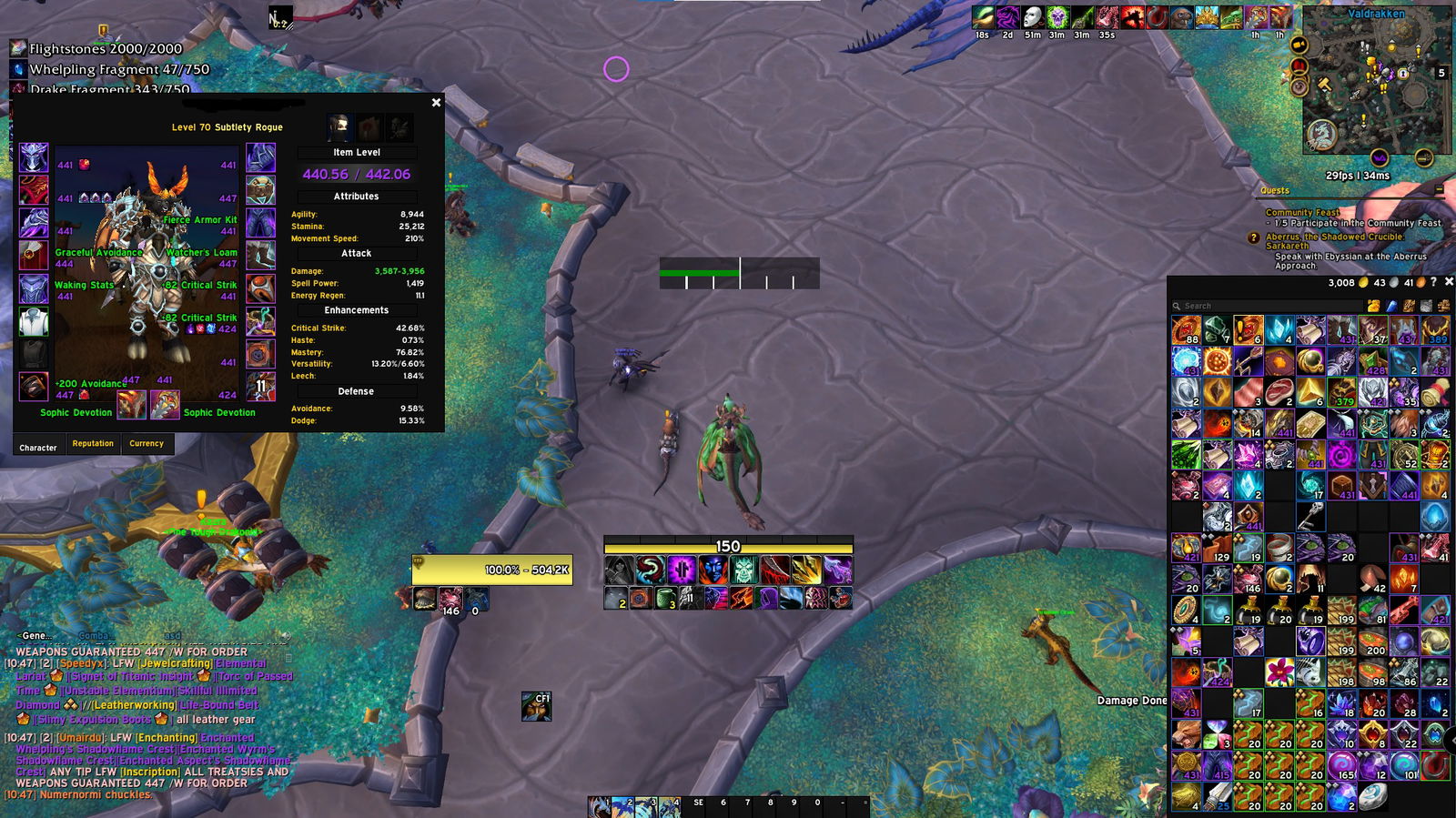Use the golden blades ability
This screenshot has height=818, width=1456.
tap(806, 571)
